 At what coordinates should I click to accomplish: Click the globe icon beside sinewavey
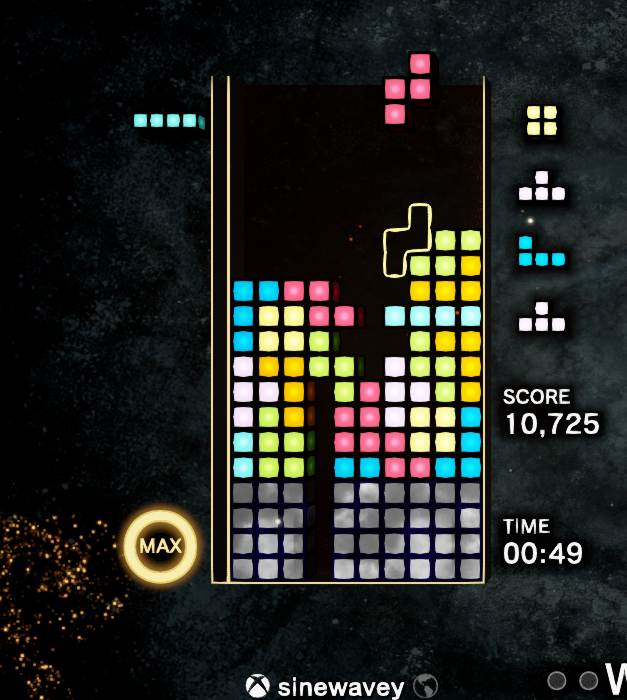[427, 686]
